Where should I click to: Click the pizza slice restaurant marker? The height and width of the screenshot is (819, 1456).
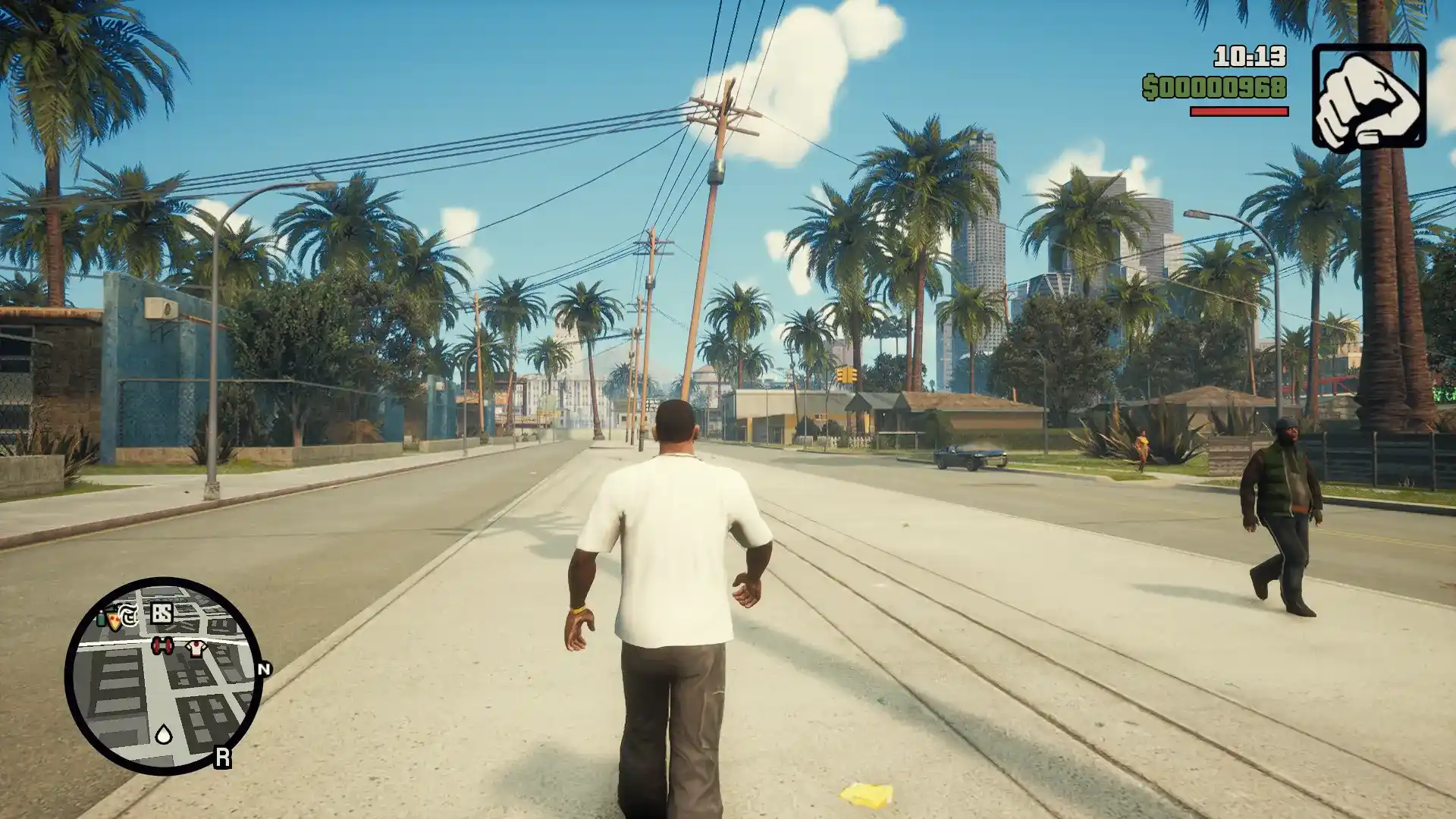pyautogui.click(x=115, y=622)
